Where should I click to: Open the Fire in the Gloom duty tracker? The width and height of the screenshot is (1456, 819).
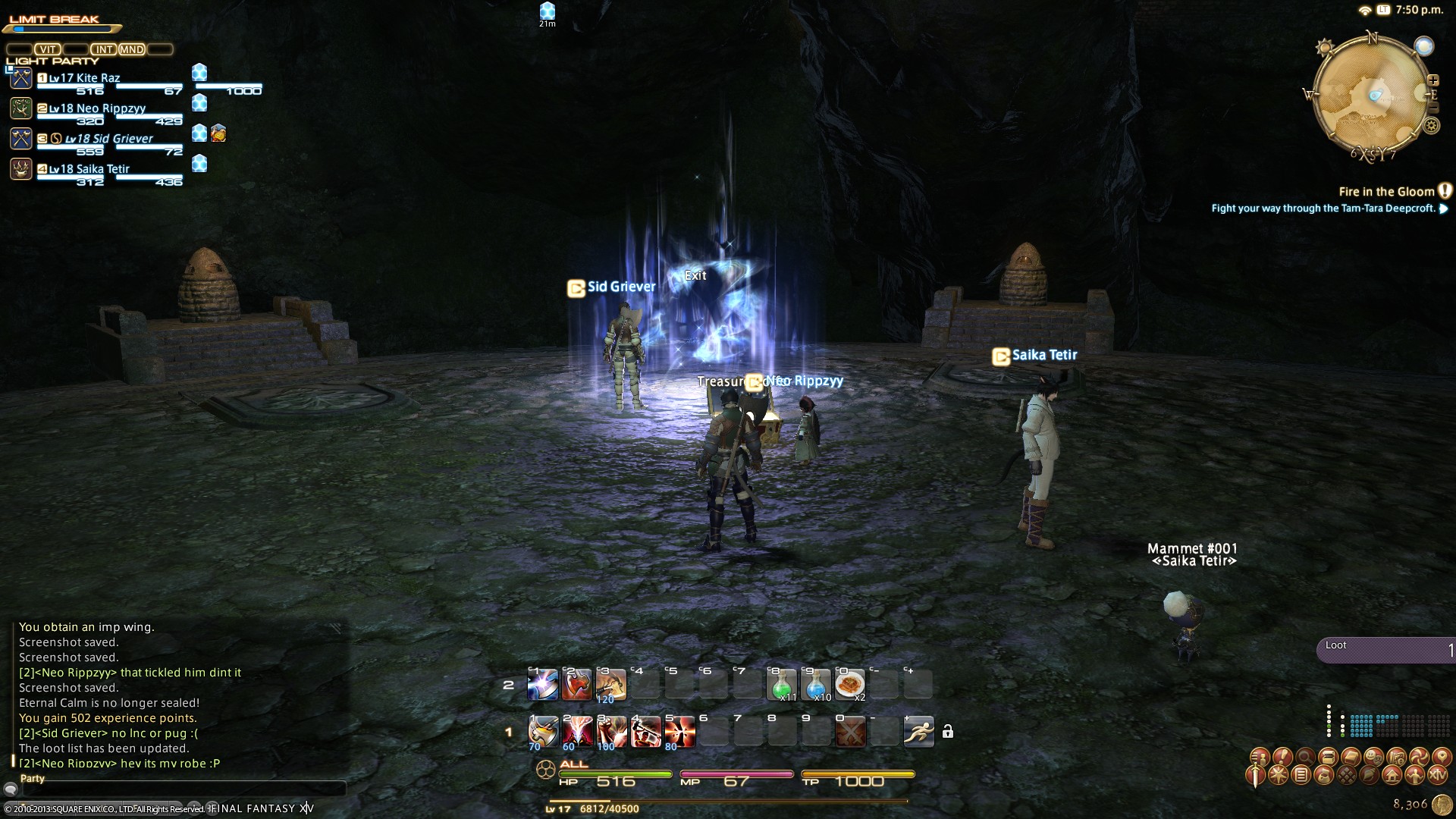pyautogui.click(x=1386, y=192)
